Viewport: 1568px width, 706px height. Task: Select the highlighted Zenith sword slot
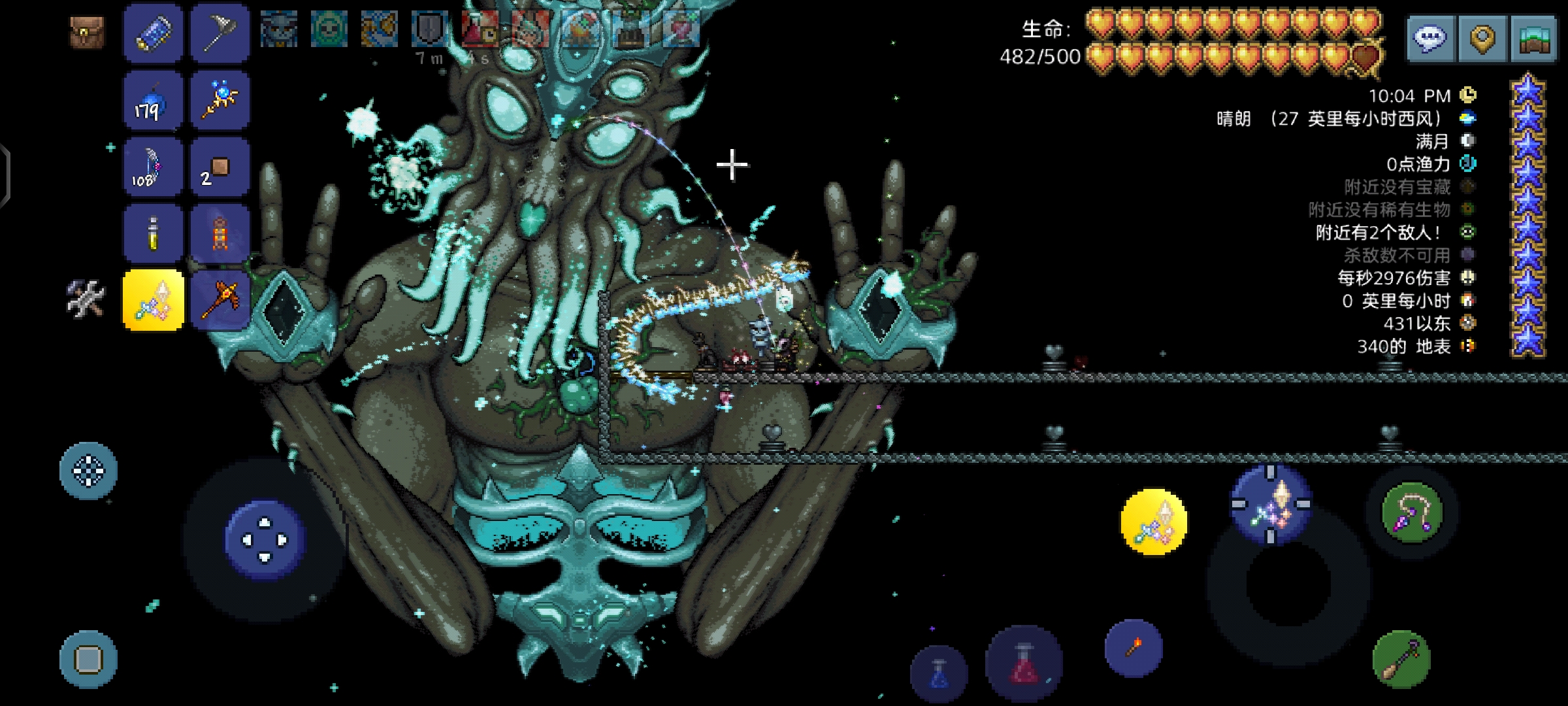pyautogui.click(x=154, y=301)
